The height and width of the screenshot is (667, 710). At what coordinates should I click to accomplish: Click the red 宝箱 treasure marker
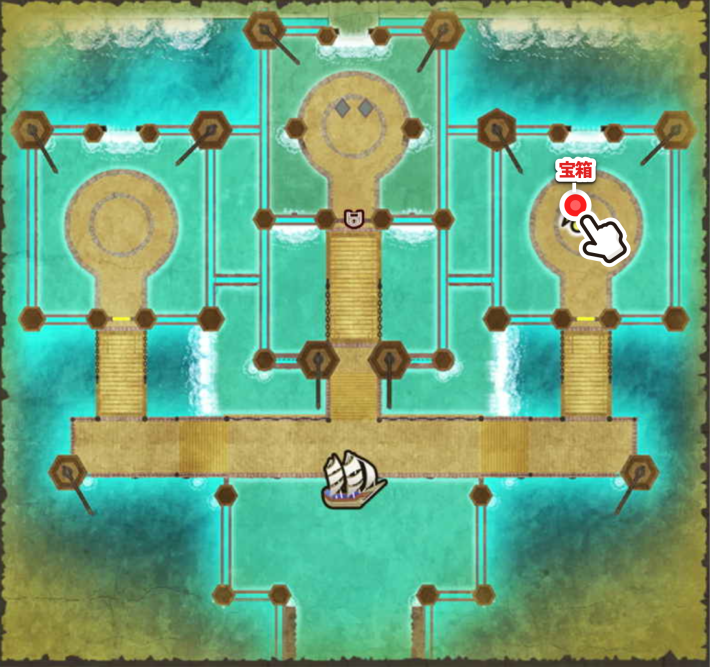[575, 206]
